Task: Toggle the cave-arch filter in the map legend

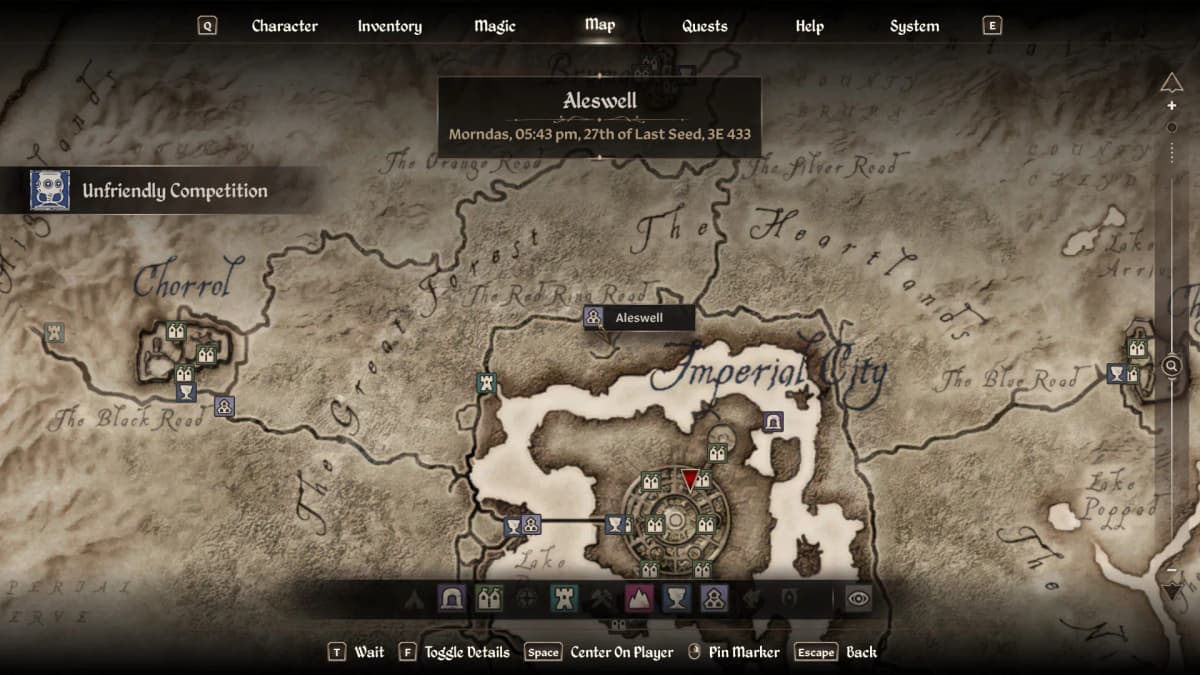Action: point(452,599)
